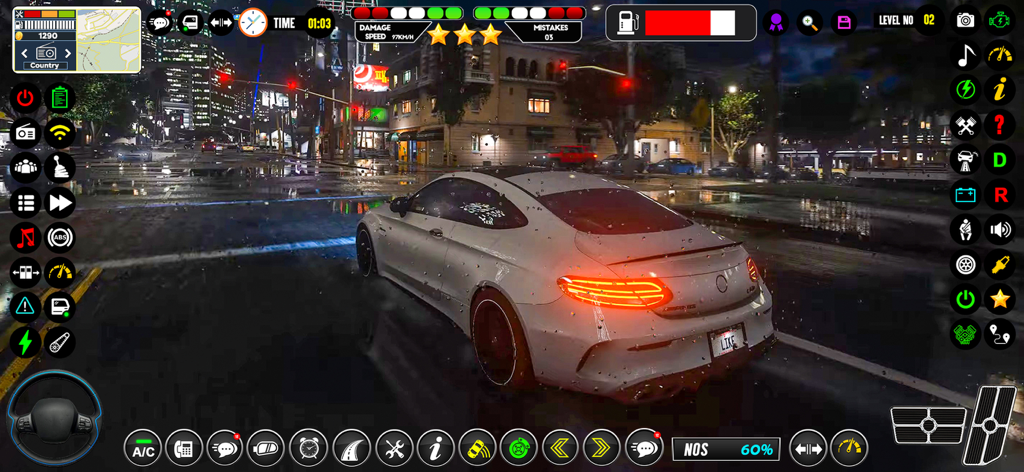Open the camera screenshot button
This screenshot has width=1024, height=472.
[965, 20]
